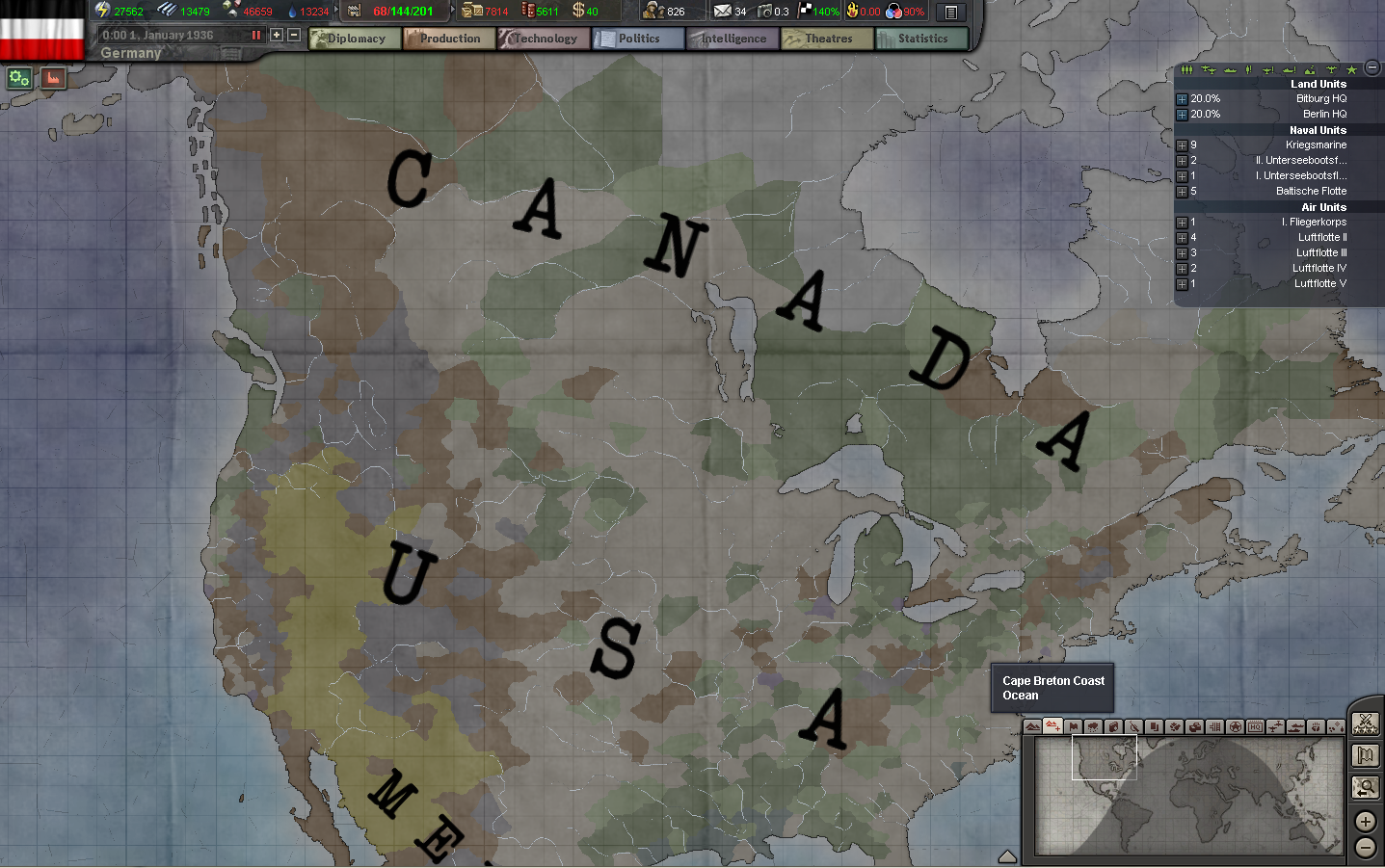Click the magnifying glass zoom tool near minimap
The height and width of the screenshot is (868, 1385).
[1365, 788]
